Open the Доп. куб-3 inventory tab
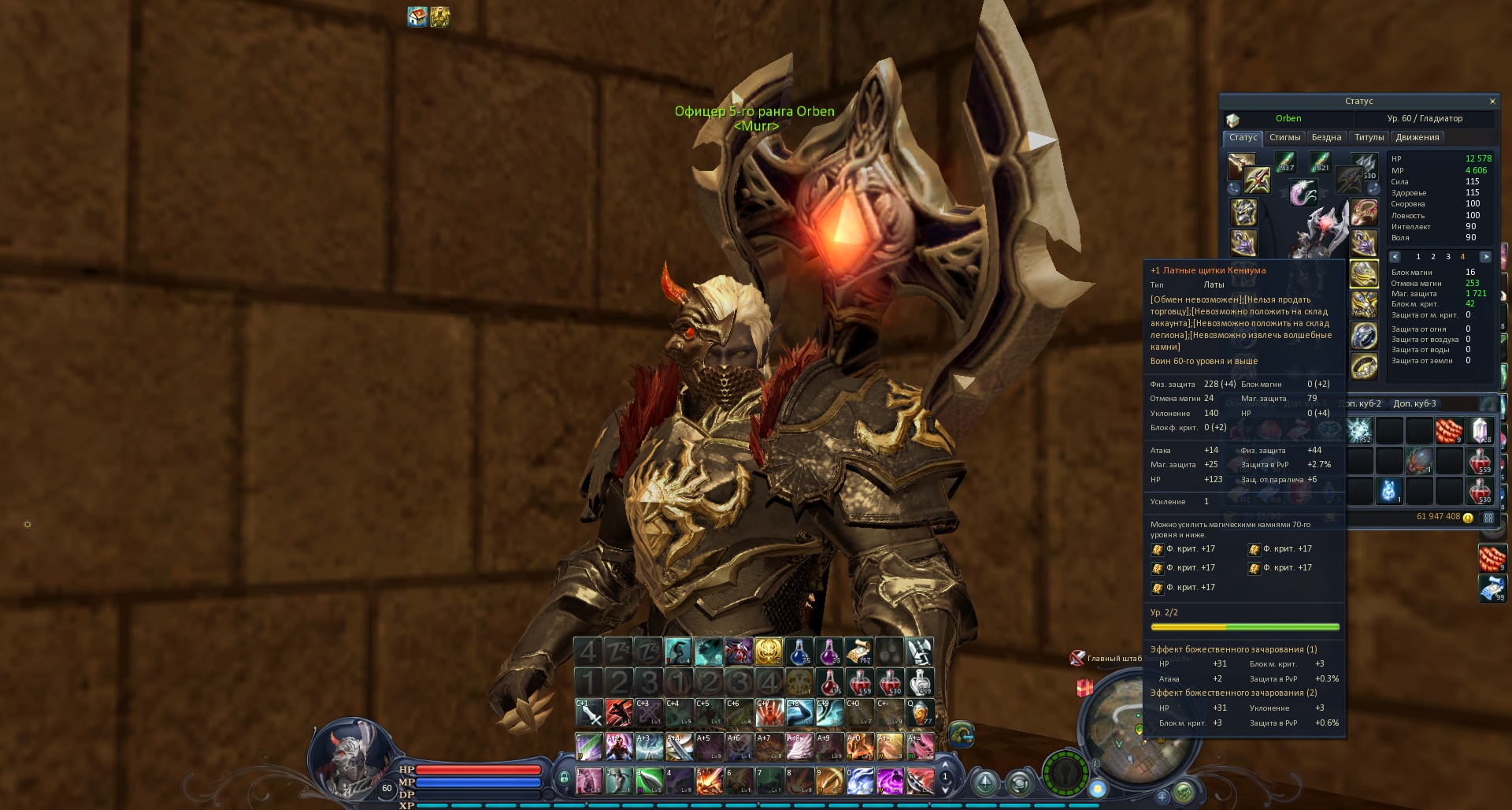1512x810 pixels. (x=1414, y=404)
